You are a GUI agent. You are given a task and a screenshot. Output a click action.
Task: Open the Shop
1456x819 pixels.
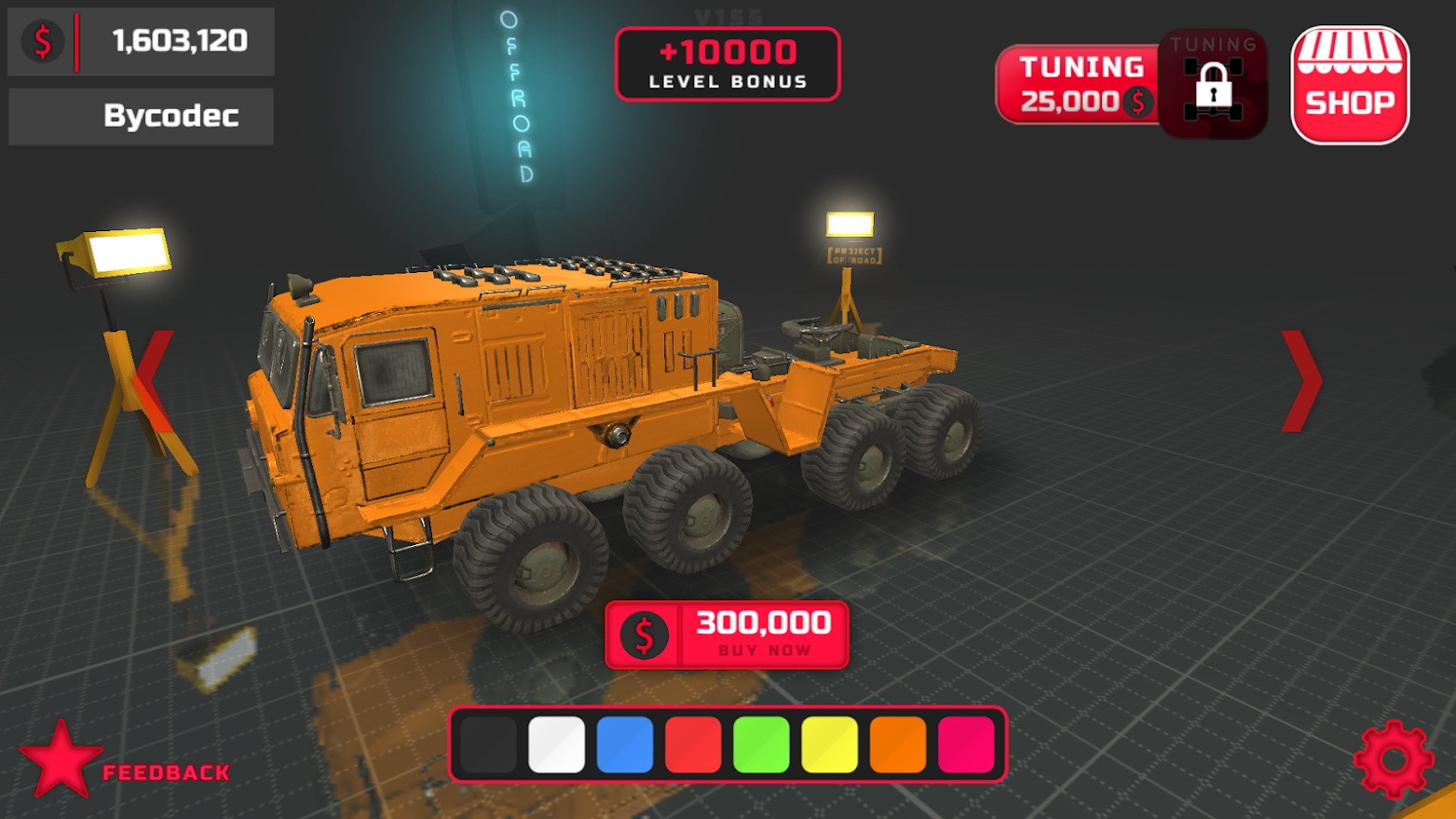click(x=1350, y=85)
